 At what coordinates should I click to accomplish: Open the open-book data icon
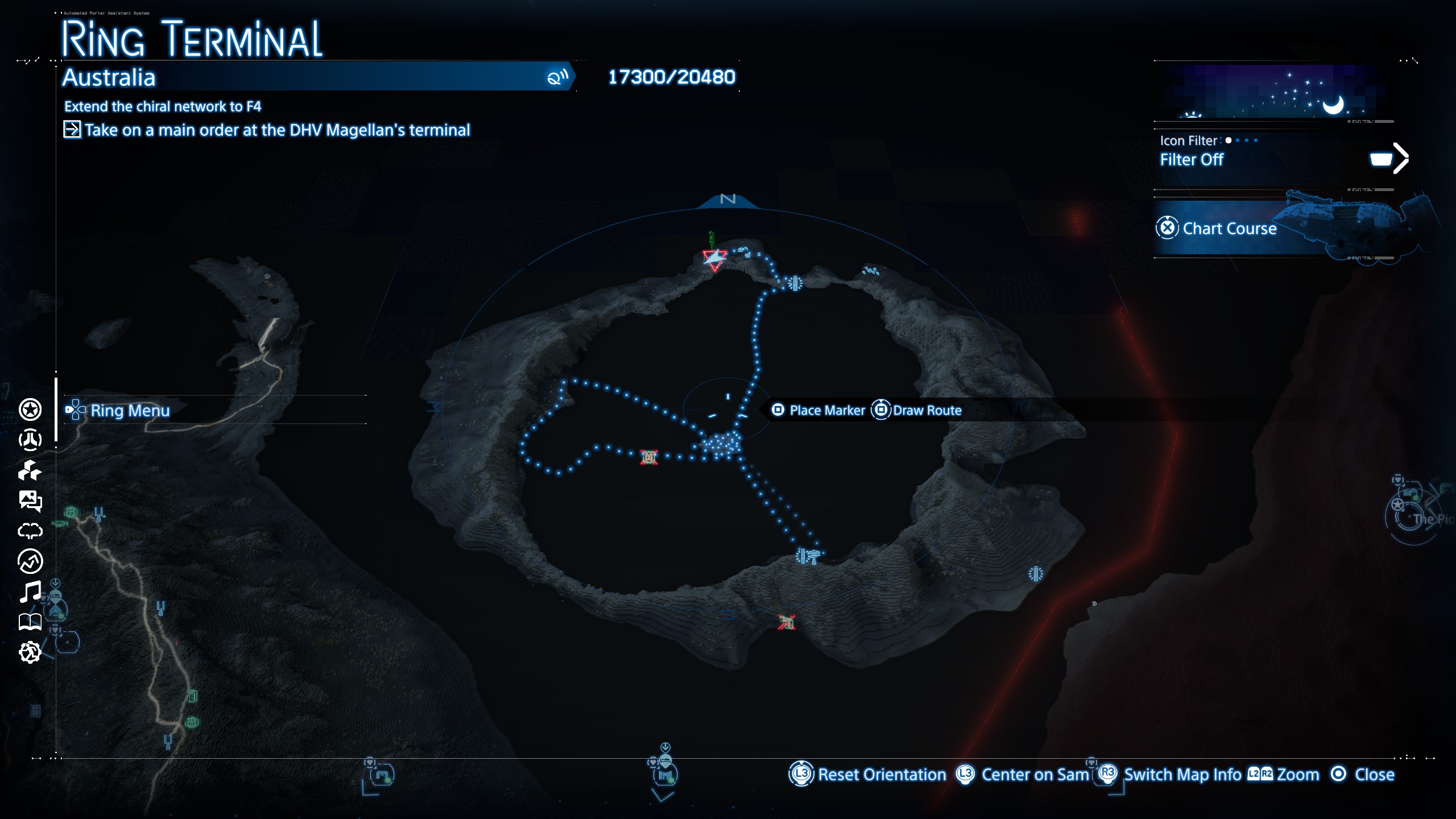[x=30, y=622]
